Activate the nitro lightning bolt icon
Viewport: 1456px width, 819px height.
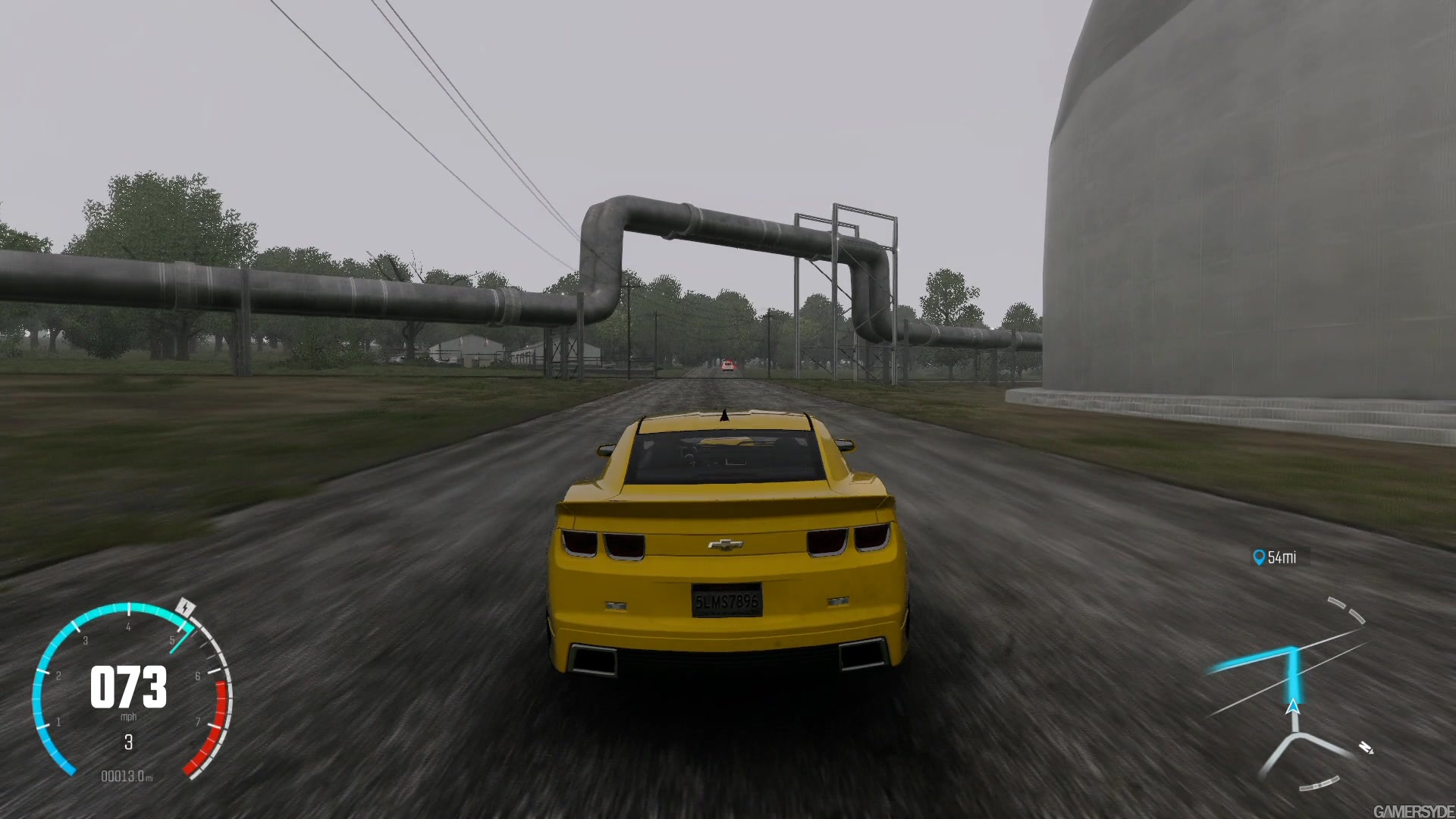coord(186,607)
